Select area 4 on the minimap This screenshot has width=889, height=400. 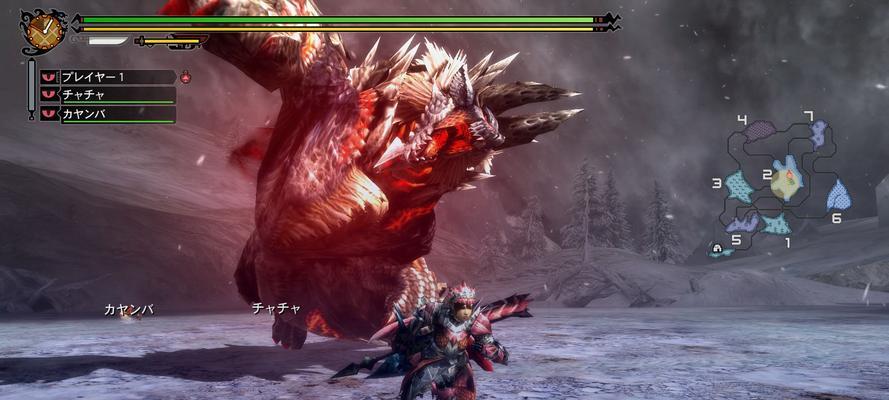(x=761, y=131)
